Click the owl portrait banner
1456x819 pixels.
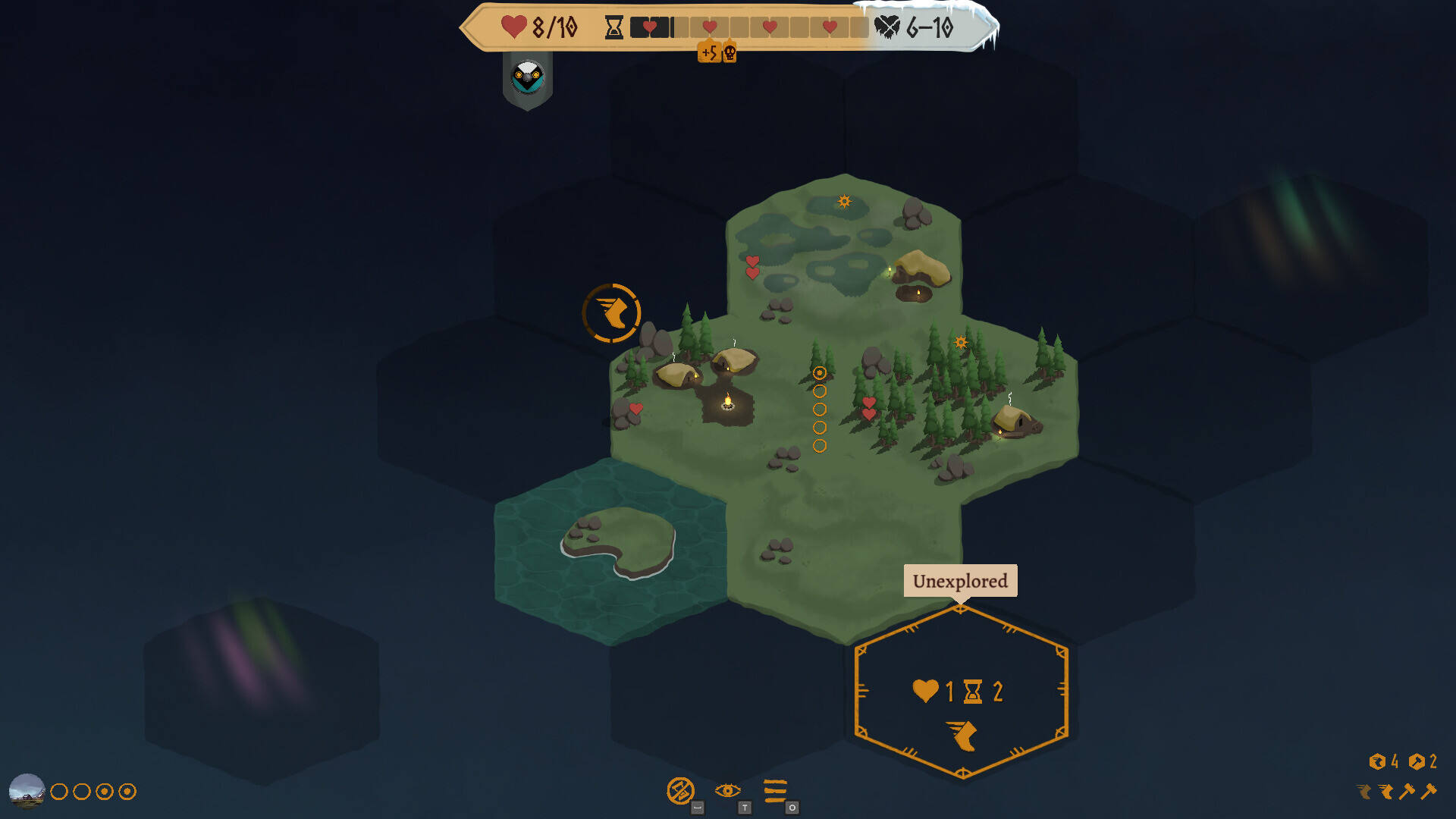pyautogui.click(x=528, y=78)
